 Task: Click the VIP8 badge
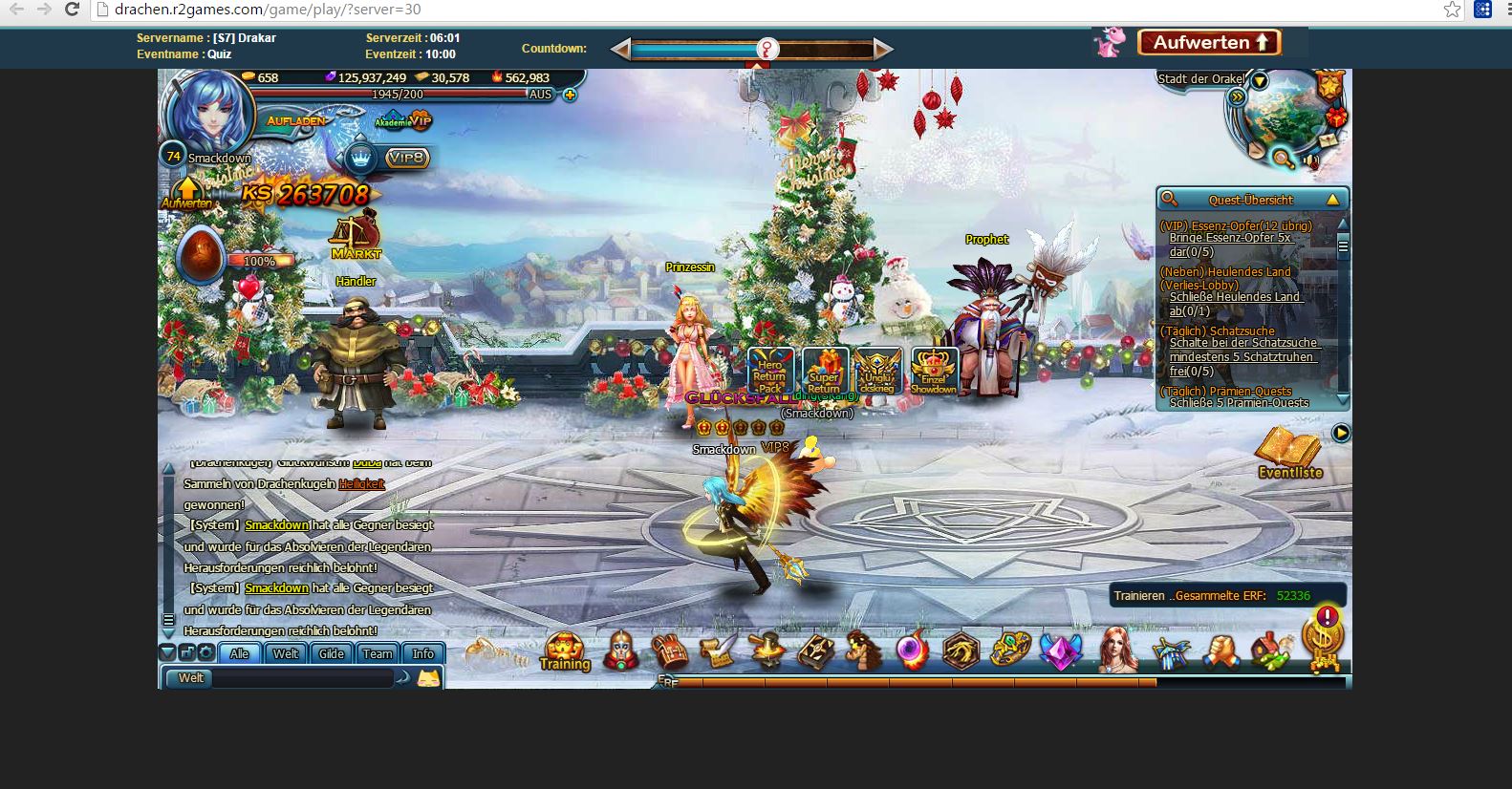407,158
